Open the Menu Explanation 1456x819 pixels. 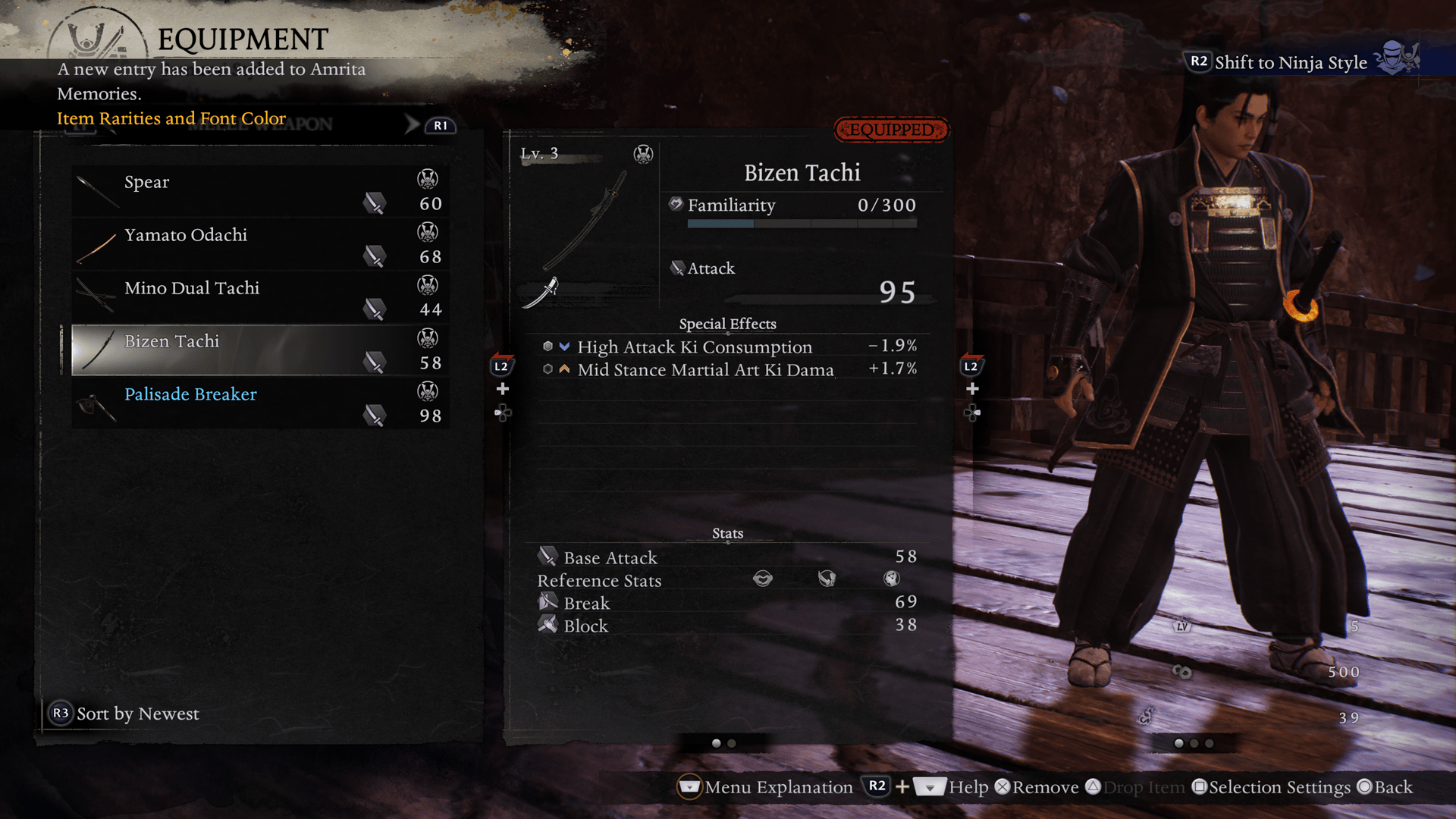pos(766,787)
